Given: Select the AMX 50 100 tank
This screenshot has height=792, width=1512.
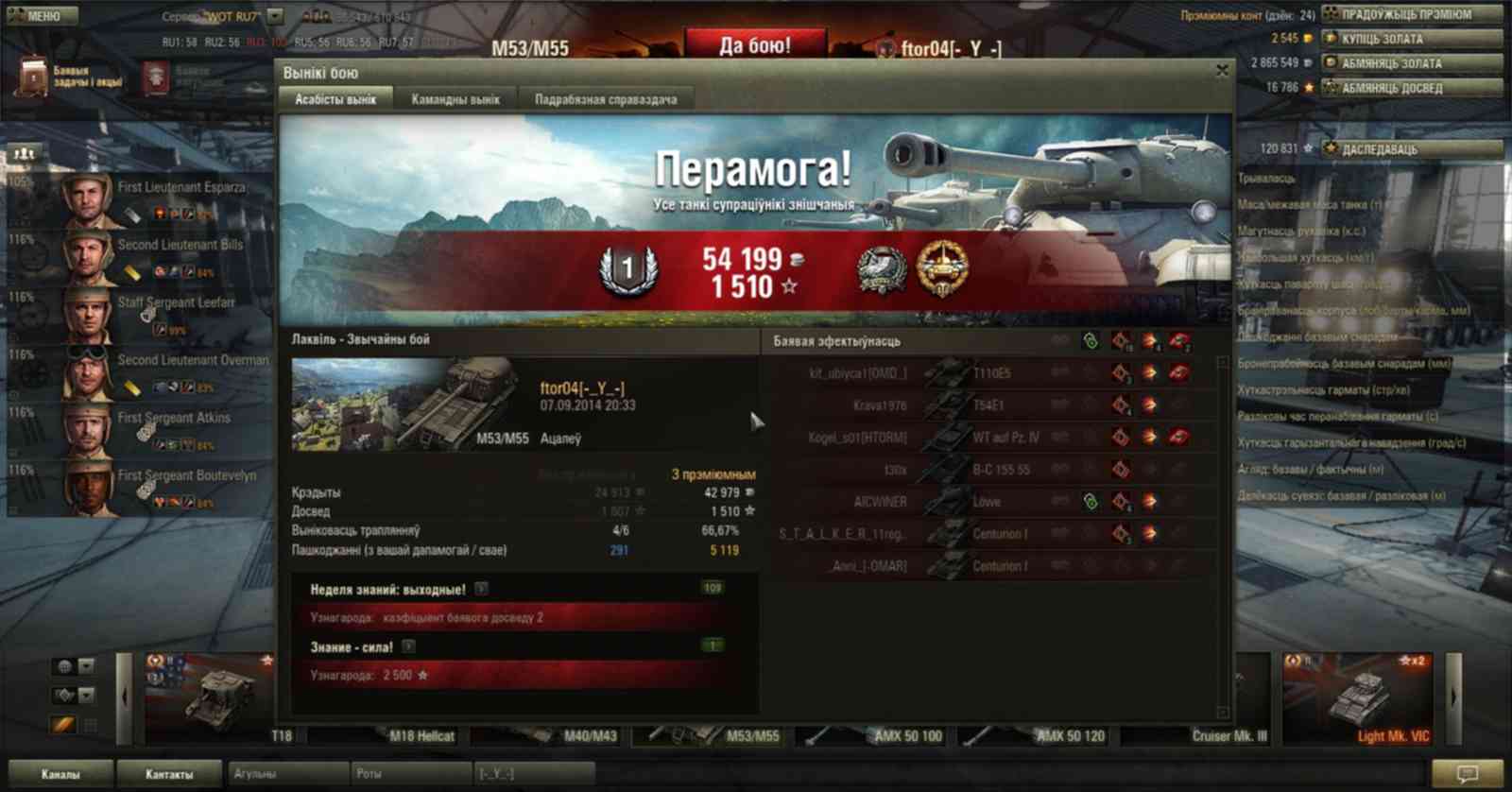Looking at the screenshot, I should [877, 734].
